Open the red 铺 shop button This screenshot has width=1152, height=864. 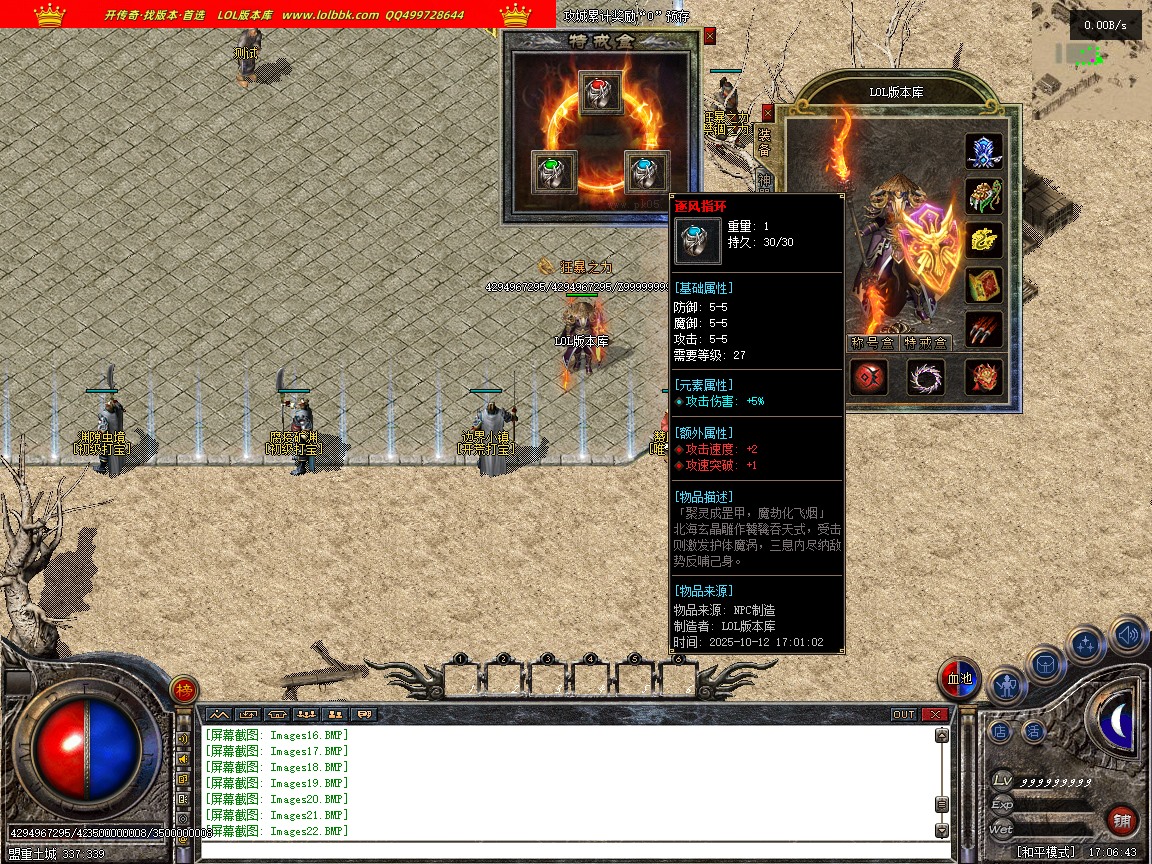point(1123,822)
